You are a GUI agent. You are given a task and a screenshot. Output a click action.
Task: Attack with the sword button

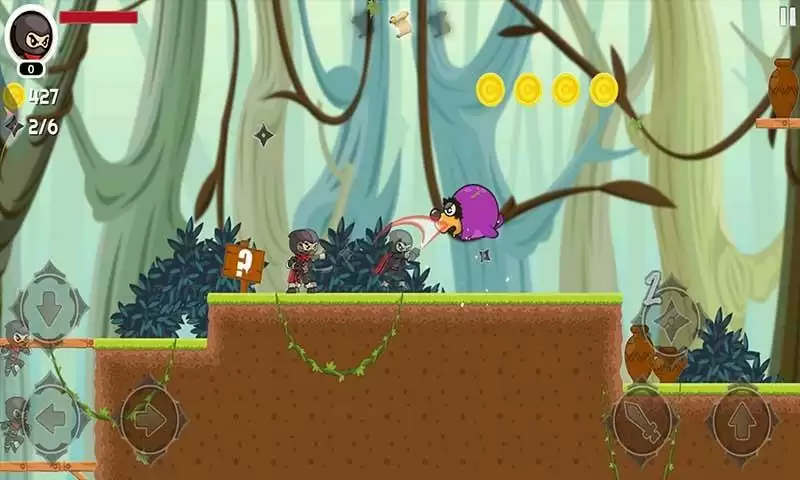click(640, 420)
